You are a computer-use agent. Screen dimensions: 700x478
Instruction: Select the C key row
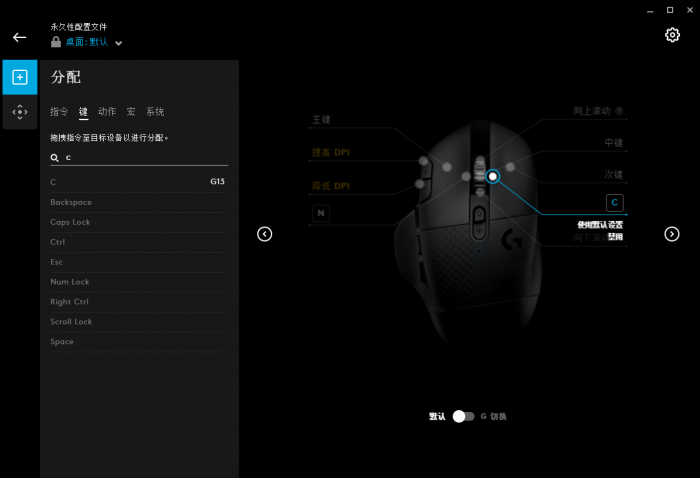point(139,182)
